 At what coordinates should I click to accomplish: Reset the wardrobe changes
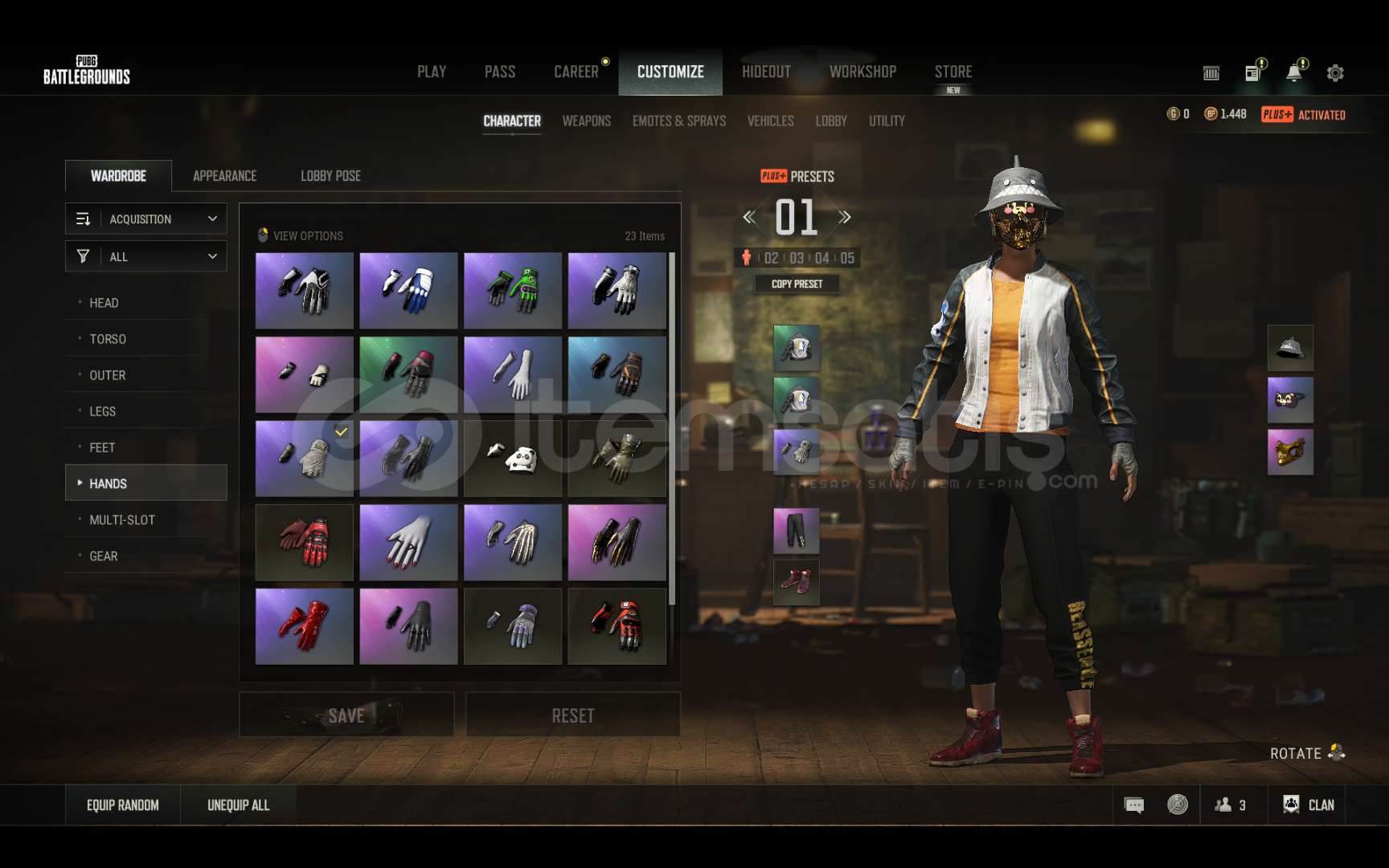click(573, 715)
